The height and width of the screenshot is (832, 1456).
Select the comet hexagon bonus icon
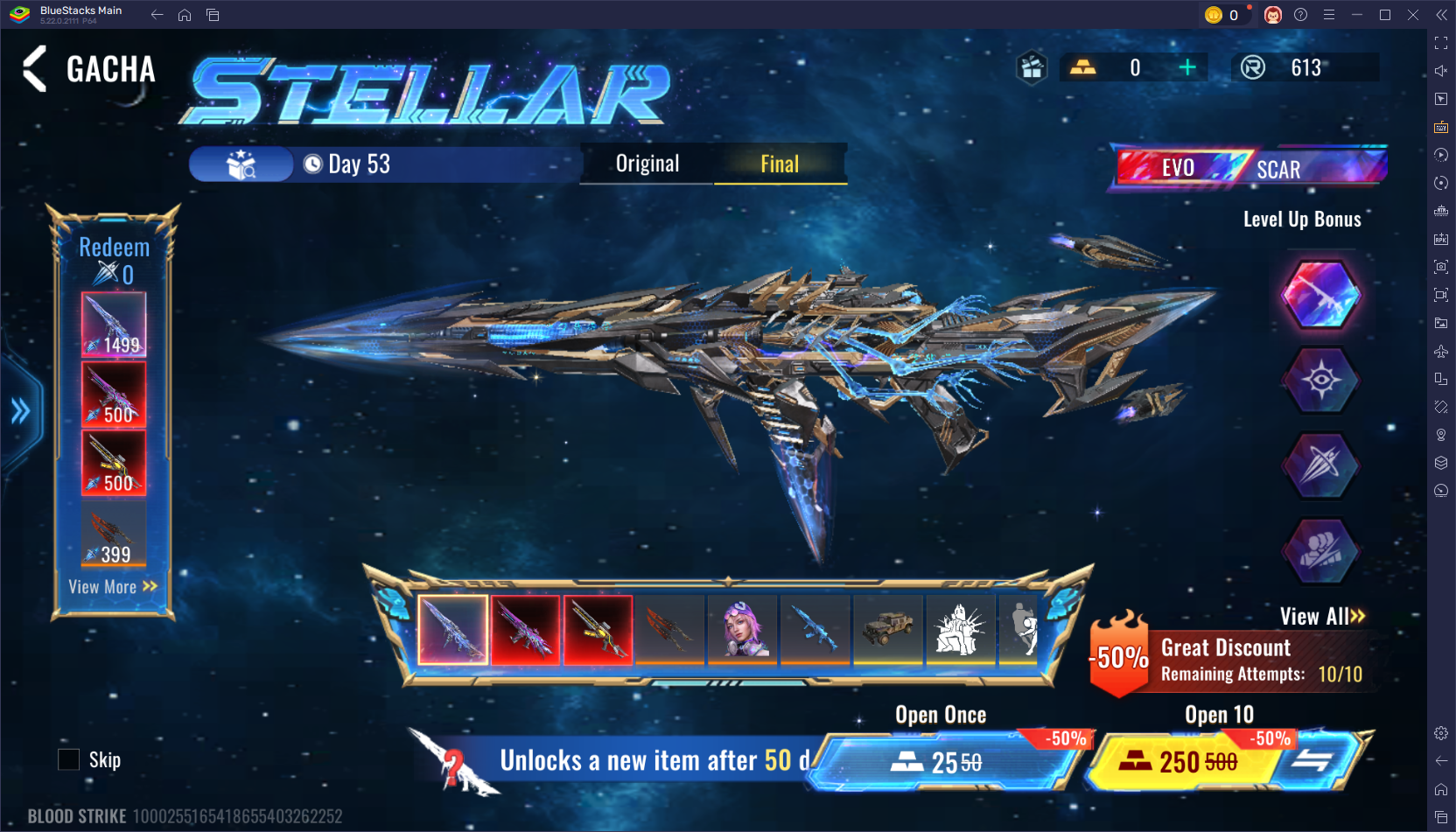point(1321,465)
